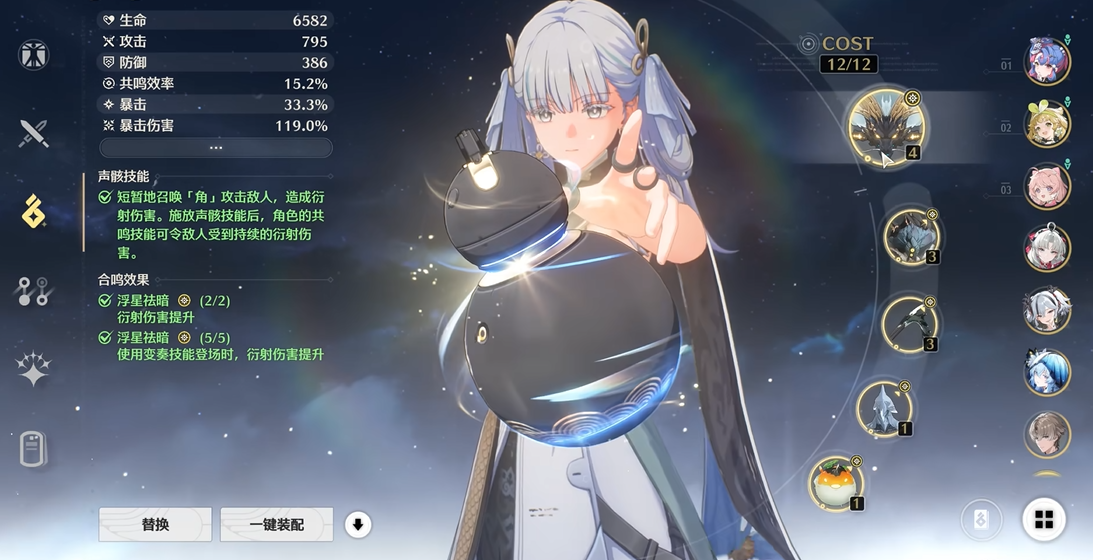
Task: Choose the 一键装配 auto-equip button
Action: 277,524
